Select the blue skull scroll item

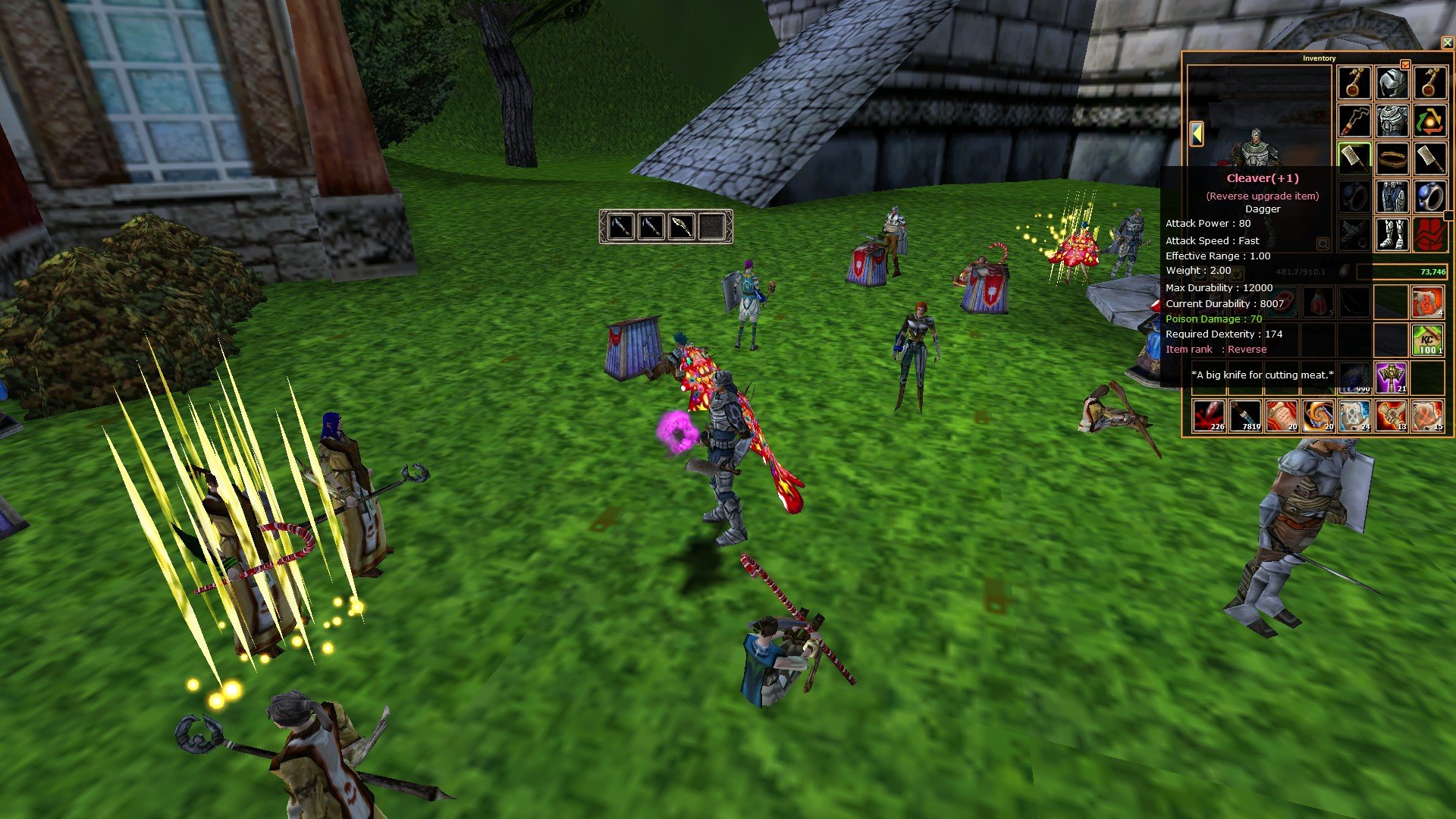1354,416
